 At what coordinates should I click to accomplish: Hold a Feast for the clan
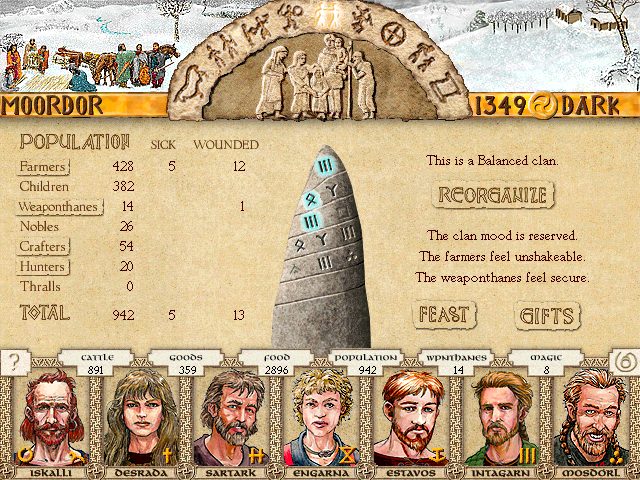pyautogui.click(x=443, y=315)
